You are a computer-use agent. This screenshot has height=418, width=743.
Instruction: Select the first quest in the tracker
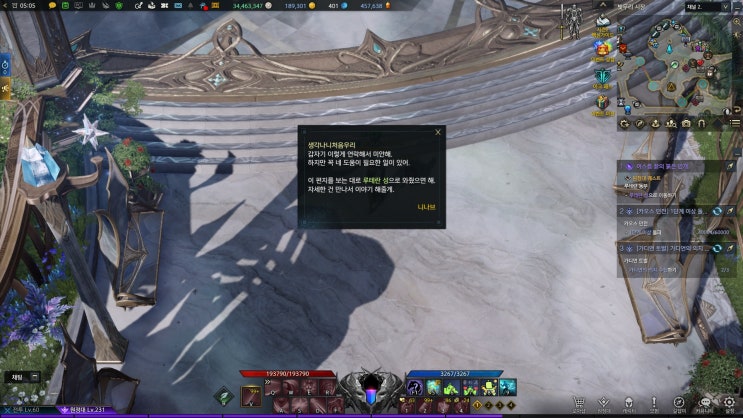point(669,165)
